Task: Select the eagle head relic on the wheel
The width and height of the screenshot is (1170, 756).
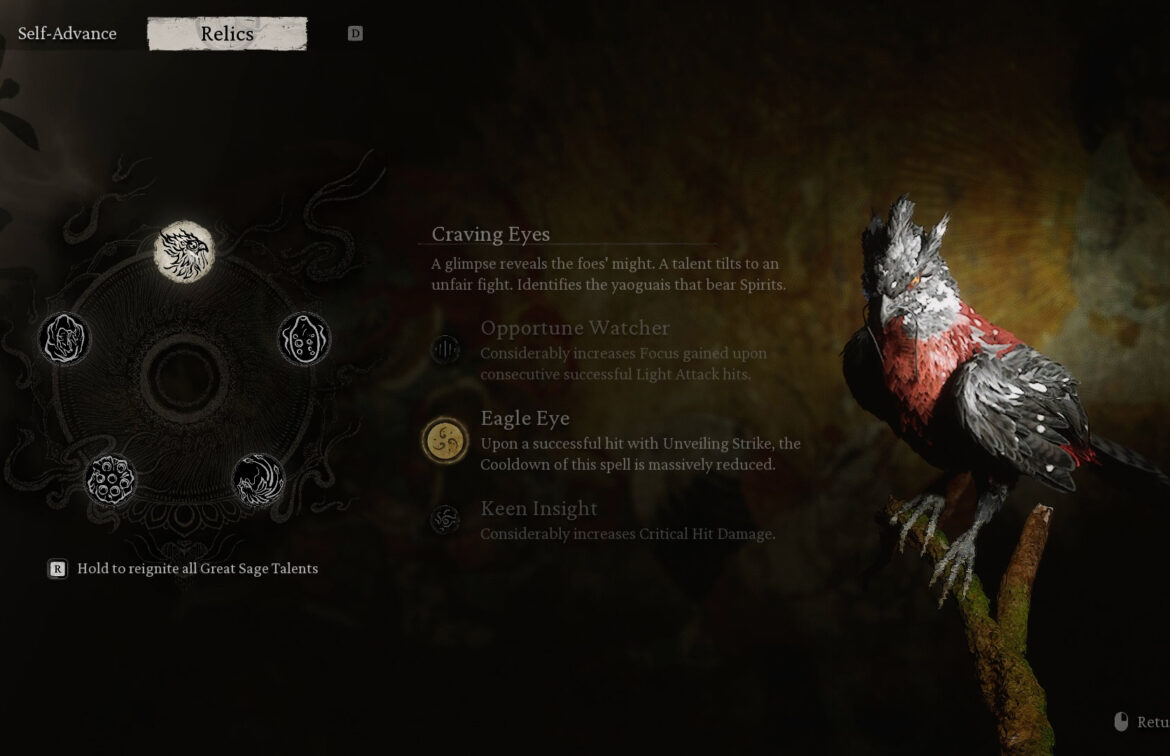Action: 184,252
